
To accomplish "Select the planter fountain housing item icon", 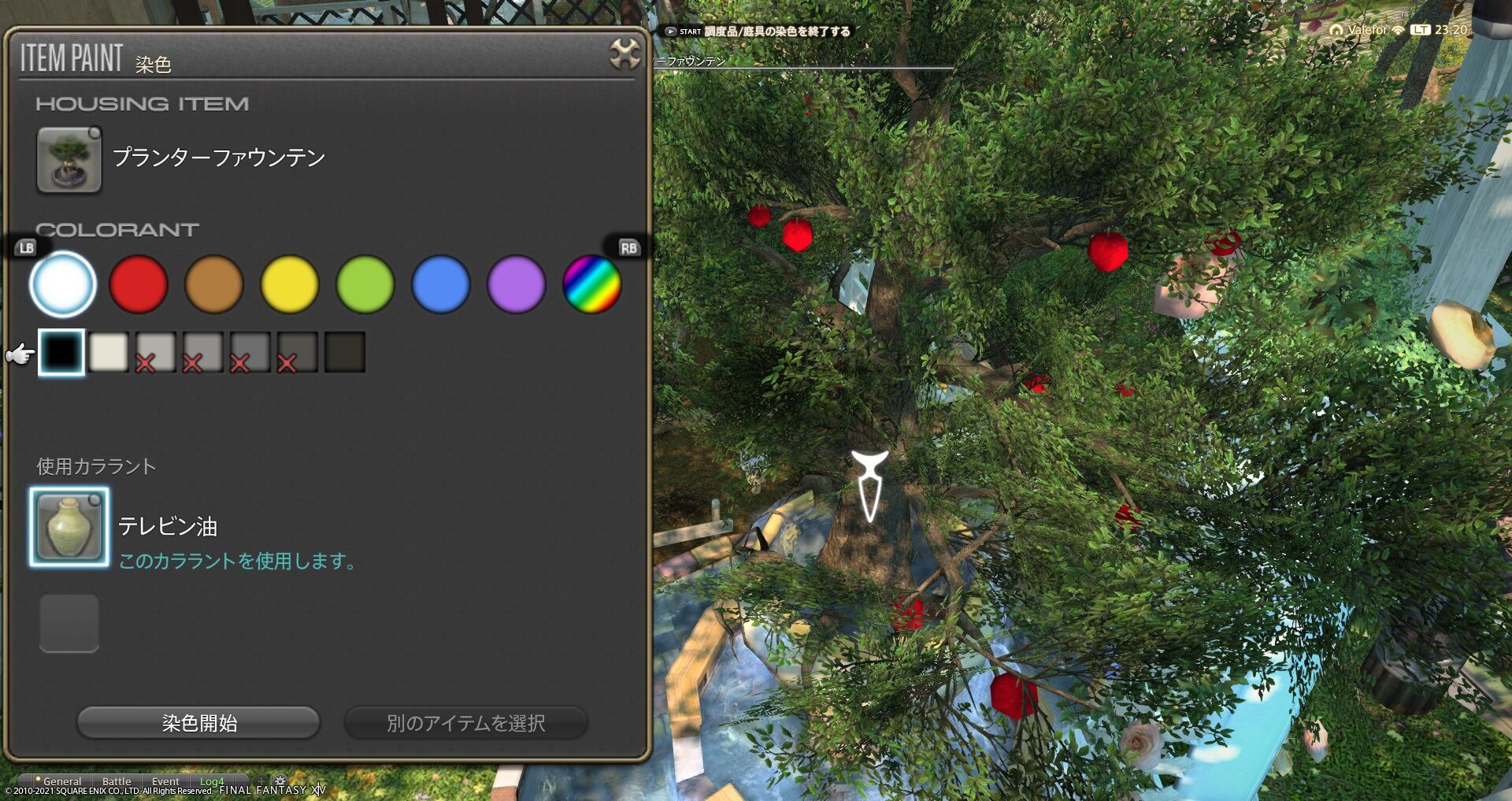I will tap(68, 160).
